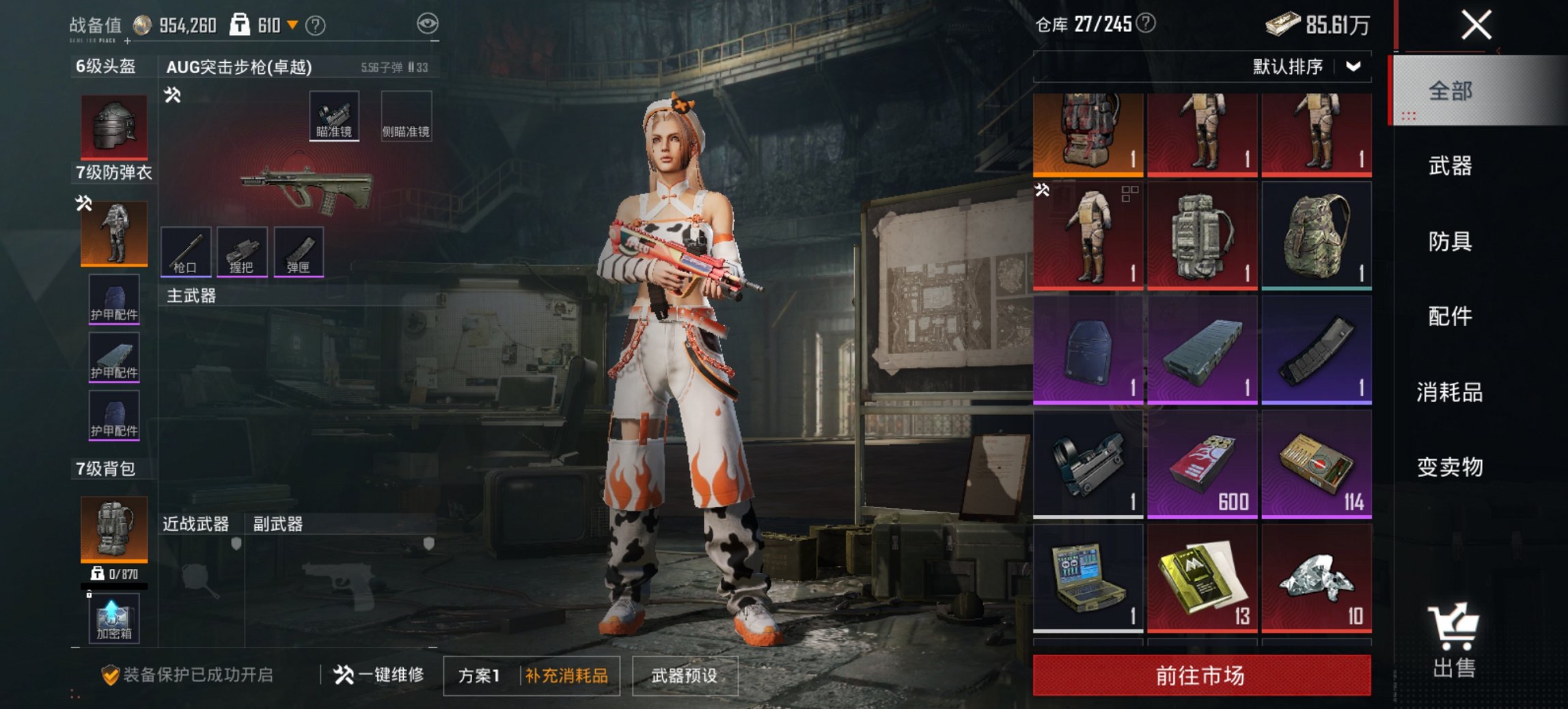
Task: Click the 0/870 backpack capacity bar
Action: point(113,579)
